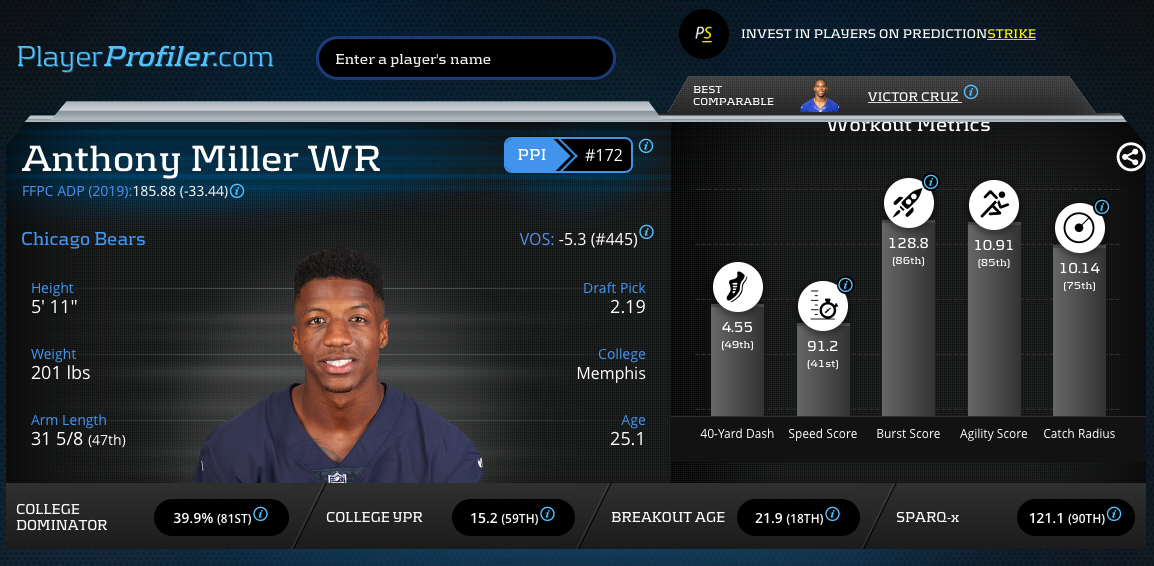This screenshot has height=566, width=1154.
Task: Open the PlayerProfiler.com home logo
Action: pos(145,57)
